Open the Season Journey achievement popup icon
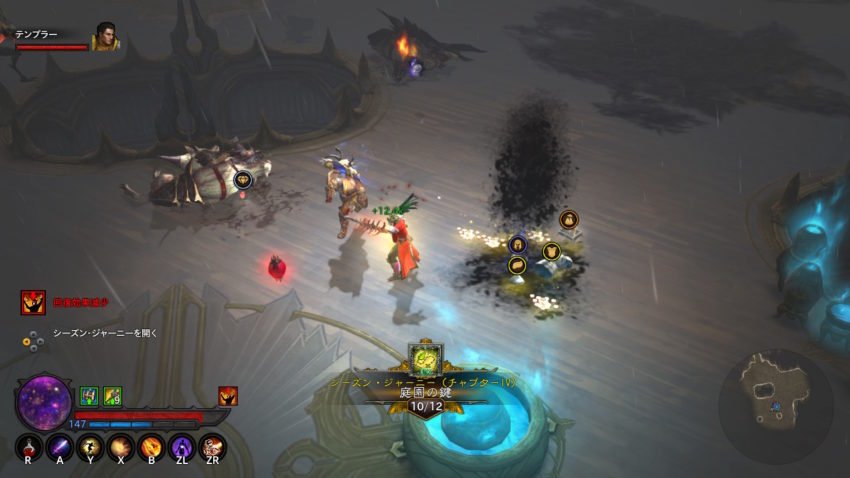Image resolution: width=850 pixels, height=478 pixels. click(425, 358)
